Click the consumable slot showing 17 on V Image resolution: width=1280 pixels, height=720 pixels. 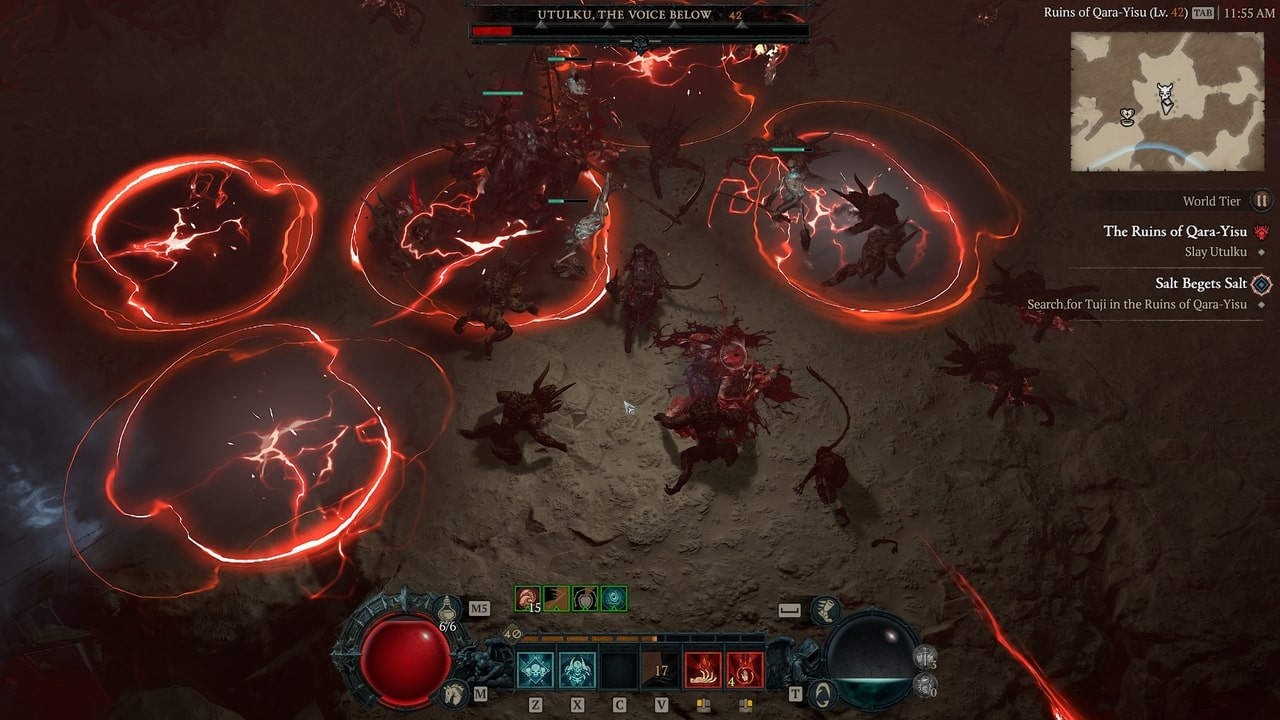click(x=658, y=668)
